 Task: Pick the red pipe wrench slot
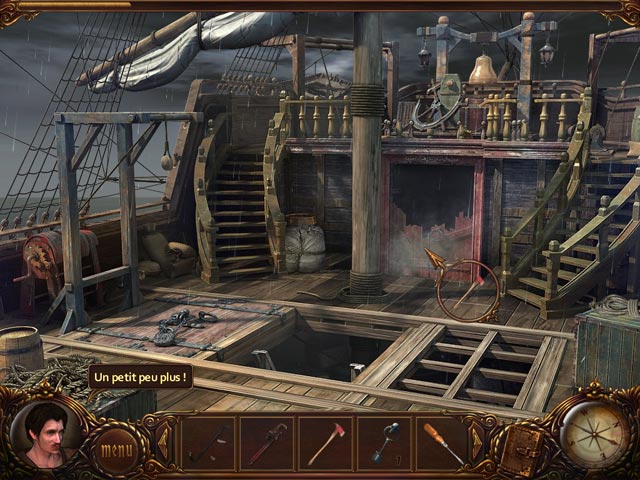266,442
